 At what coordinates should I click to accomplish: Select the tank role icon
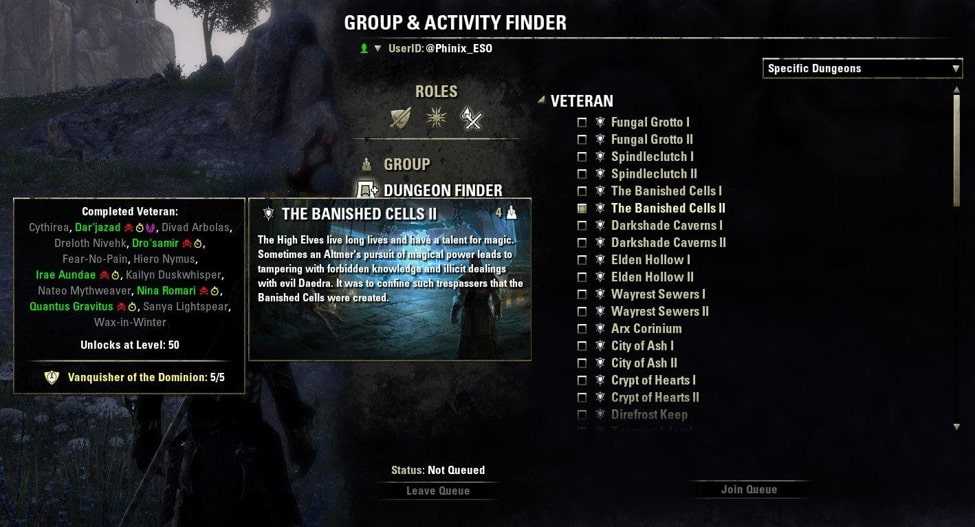pos(402,119)
